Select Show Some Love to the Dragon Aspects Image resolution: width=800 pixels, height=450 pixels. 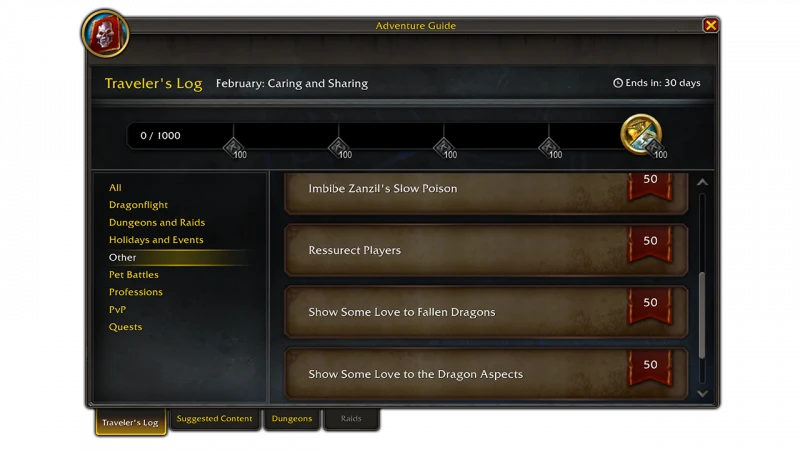coord(486,374)
